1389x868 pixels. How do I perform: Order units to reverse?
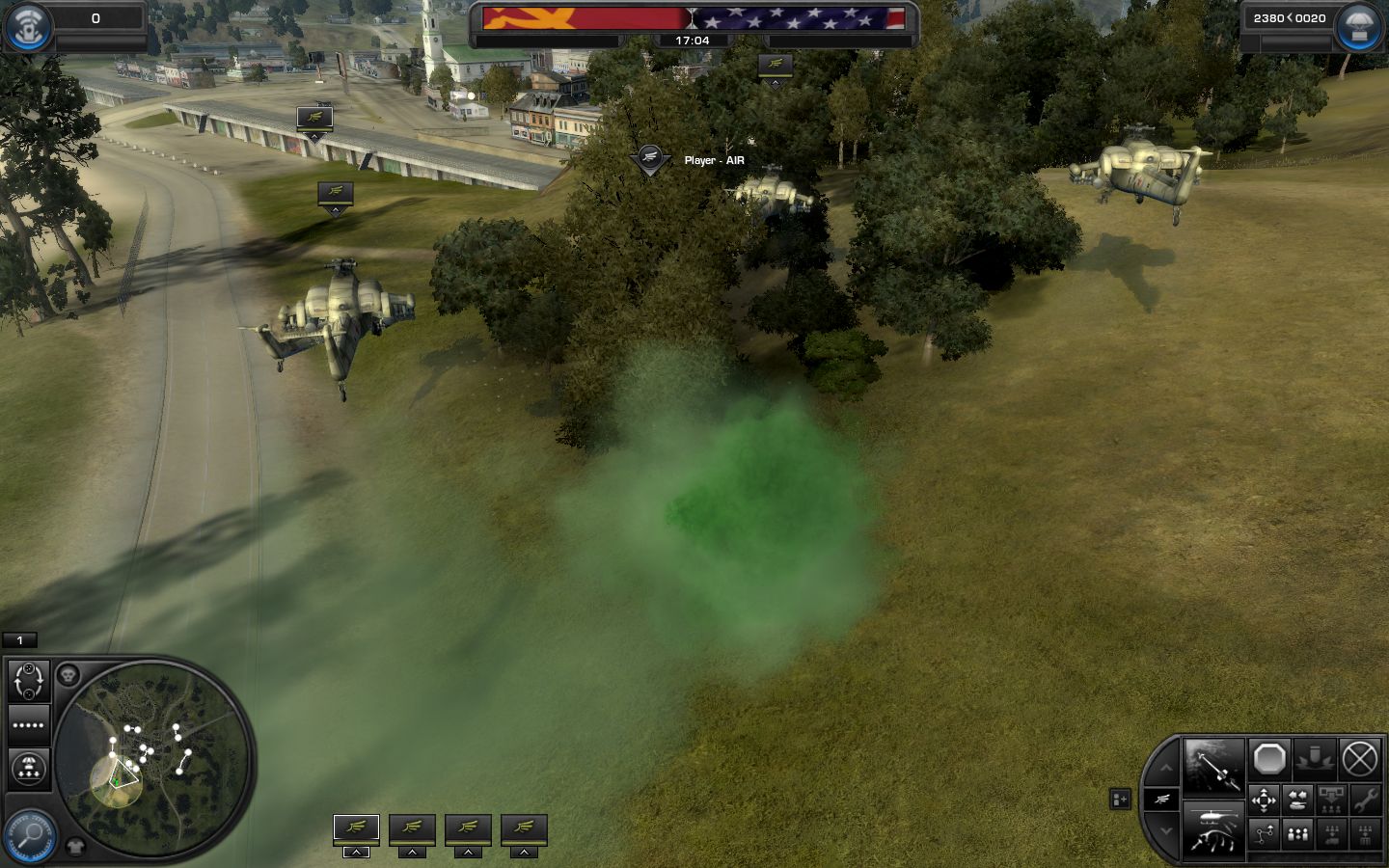[1298, 800]
